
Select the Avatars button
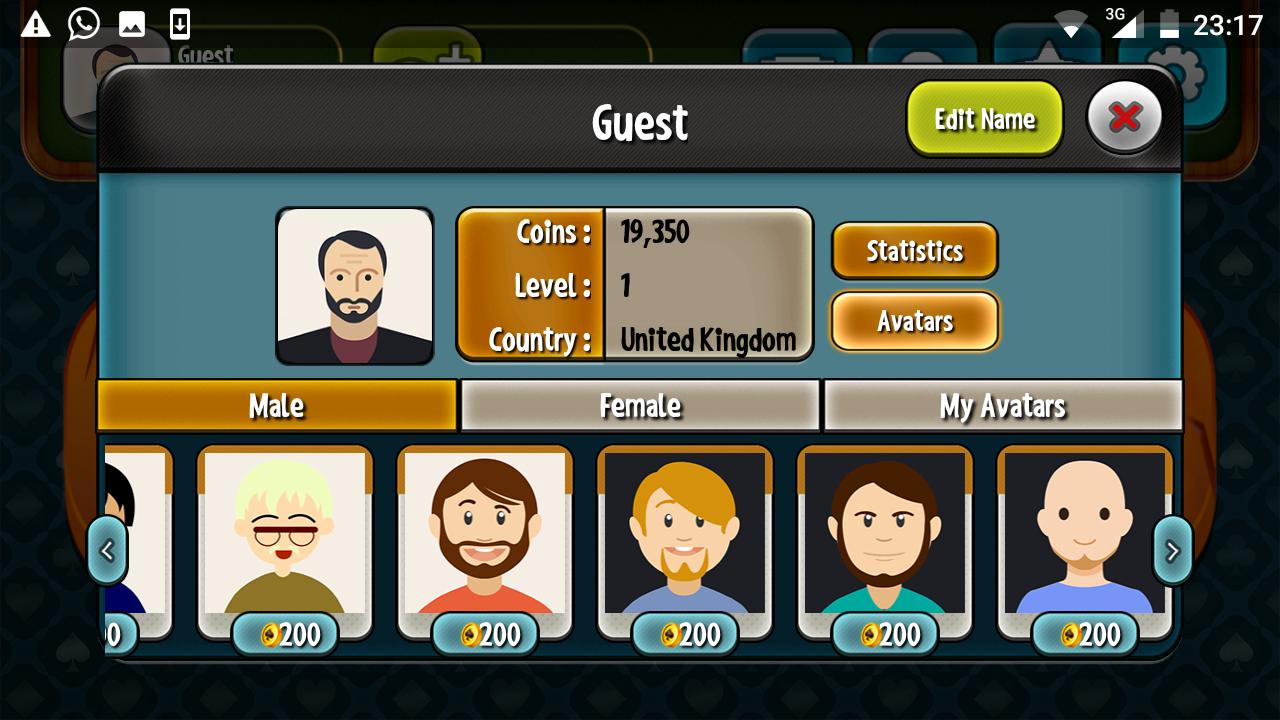click(x=914, y=321)
